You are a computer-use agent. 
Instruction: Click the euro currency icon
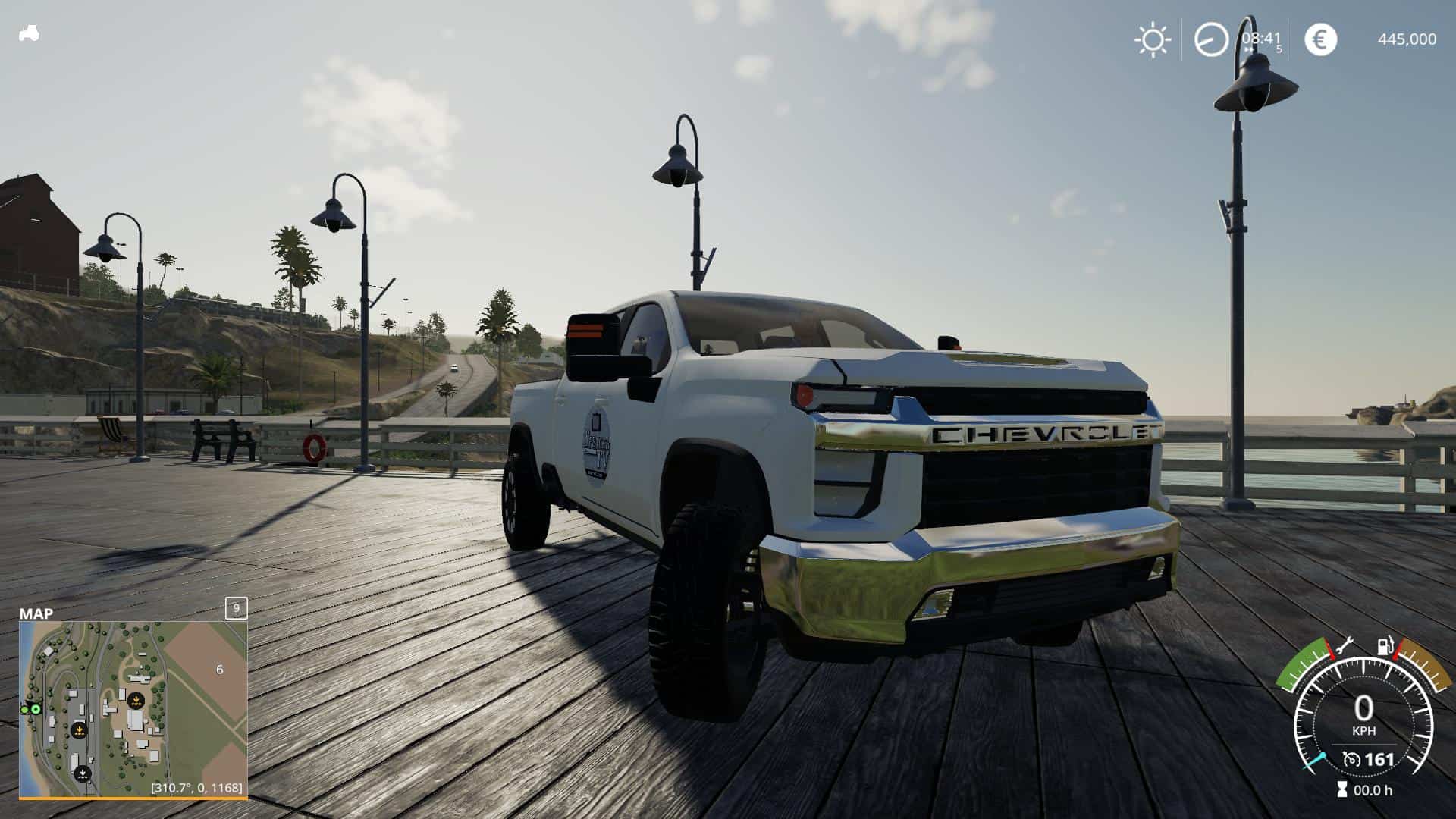(1320, 39)
